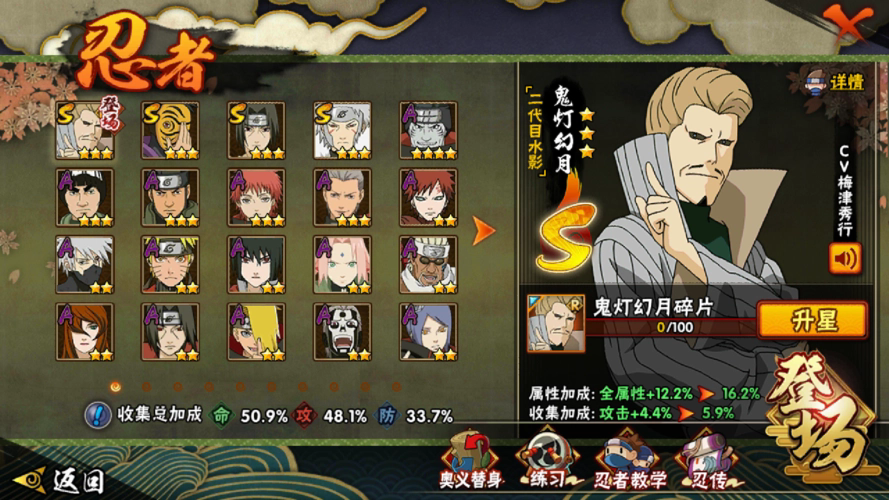Image resolution: width=889 pixels, height=500 pixels.
Task: Pick the masked Kakashi ninja portrait
Action: [84, 265]
